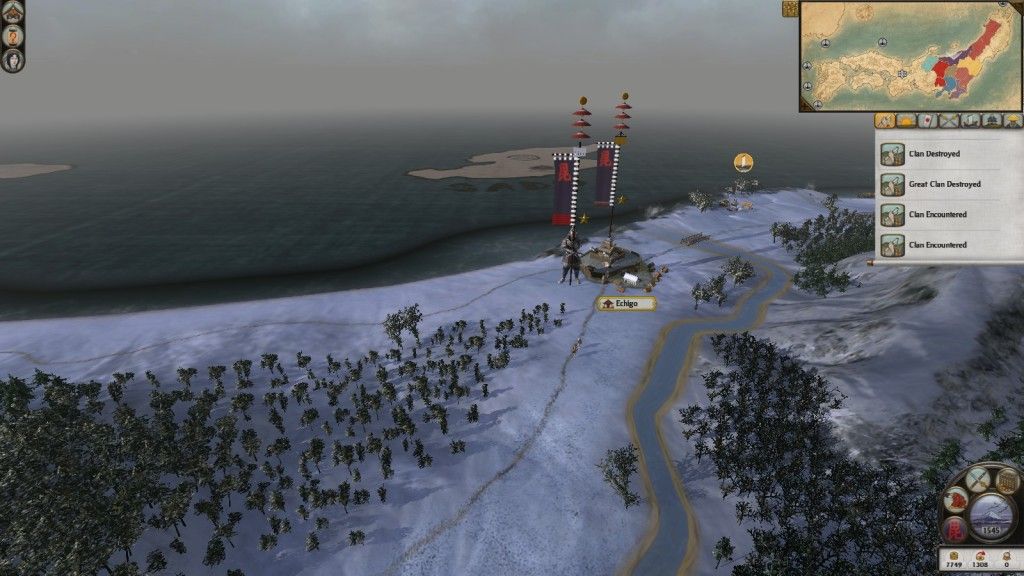The image size is (1024, 576).
Task: Open the gold grid round button
Action: [1006, 479]
